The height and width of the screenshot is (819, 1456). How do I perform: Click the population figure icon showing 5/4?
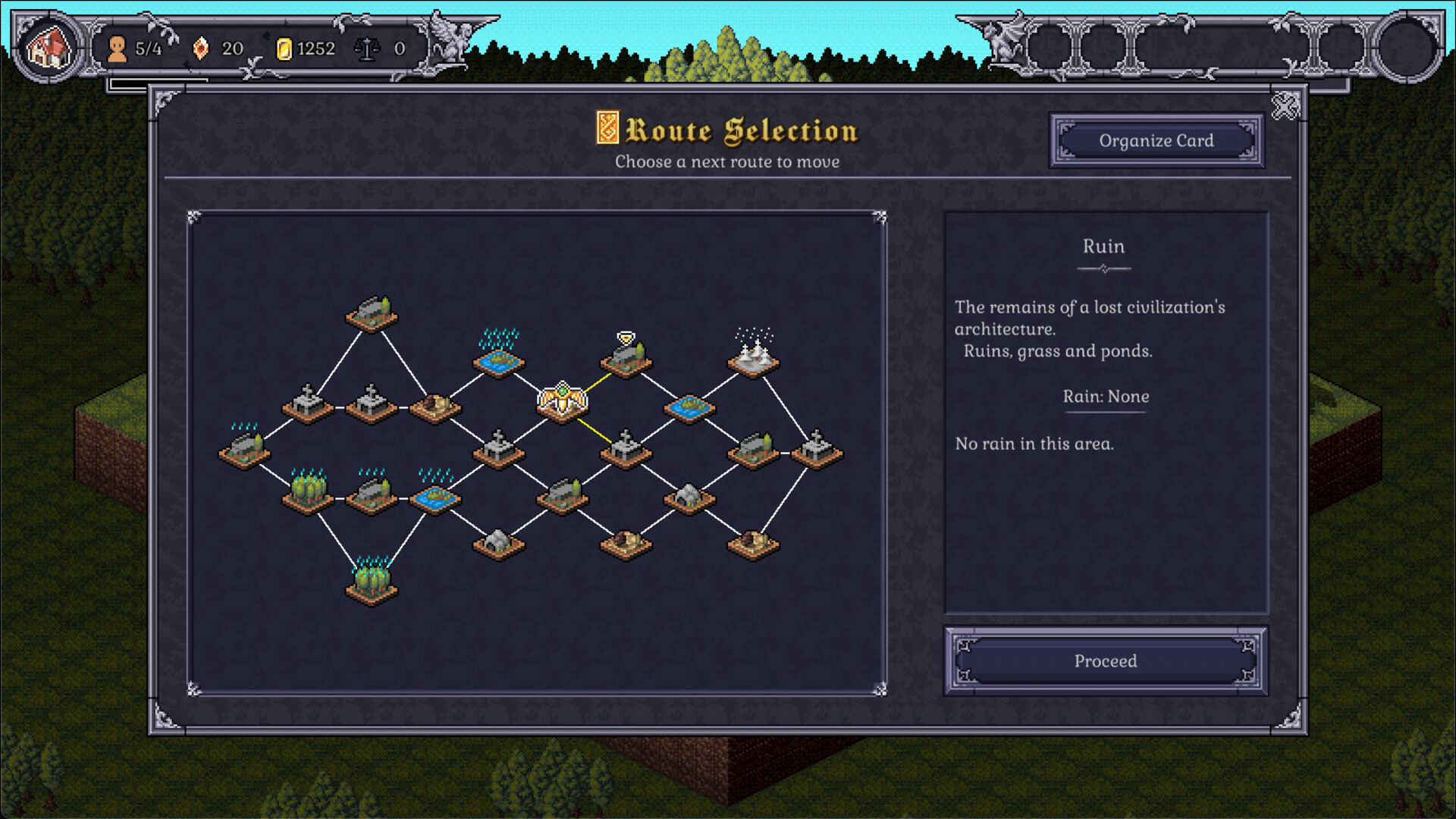tap(118, 49)
